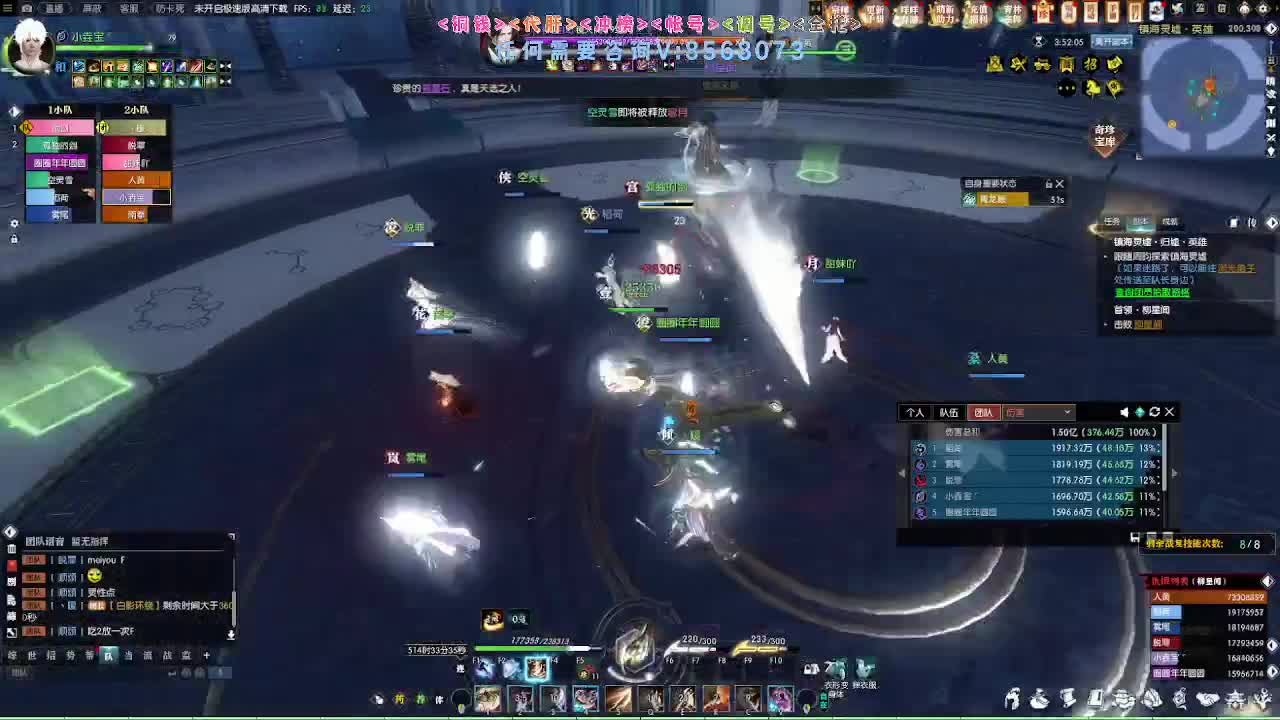The height and width of the screenshot is (720, 1280).
Task: Click the refresh icon on the damage statistics panel
Action: coord(1155,411)
